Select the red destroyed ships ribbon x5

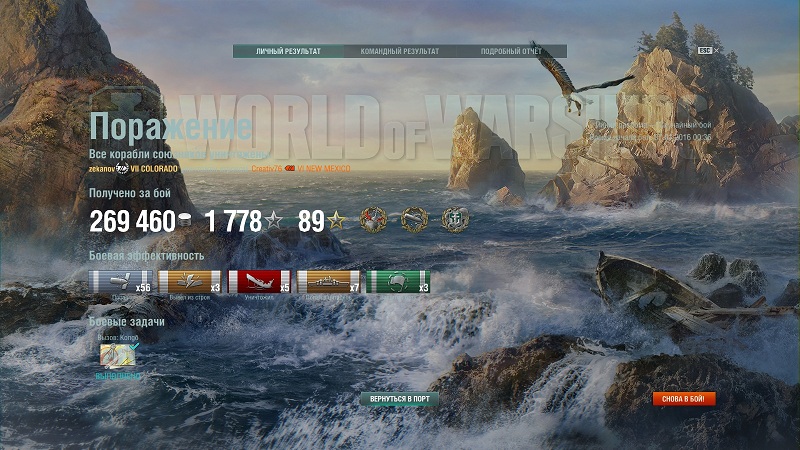tap(259, 282)
